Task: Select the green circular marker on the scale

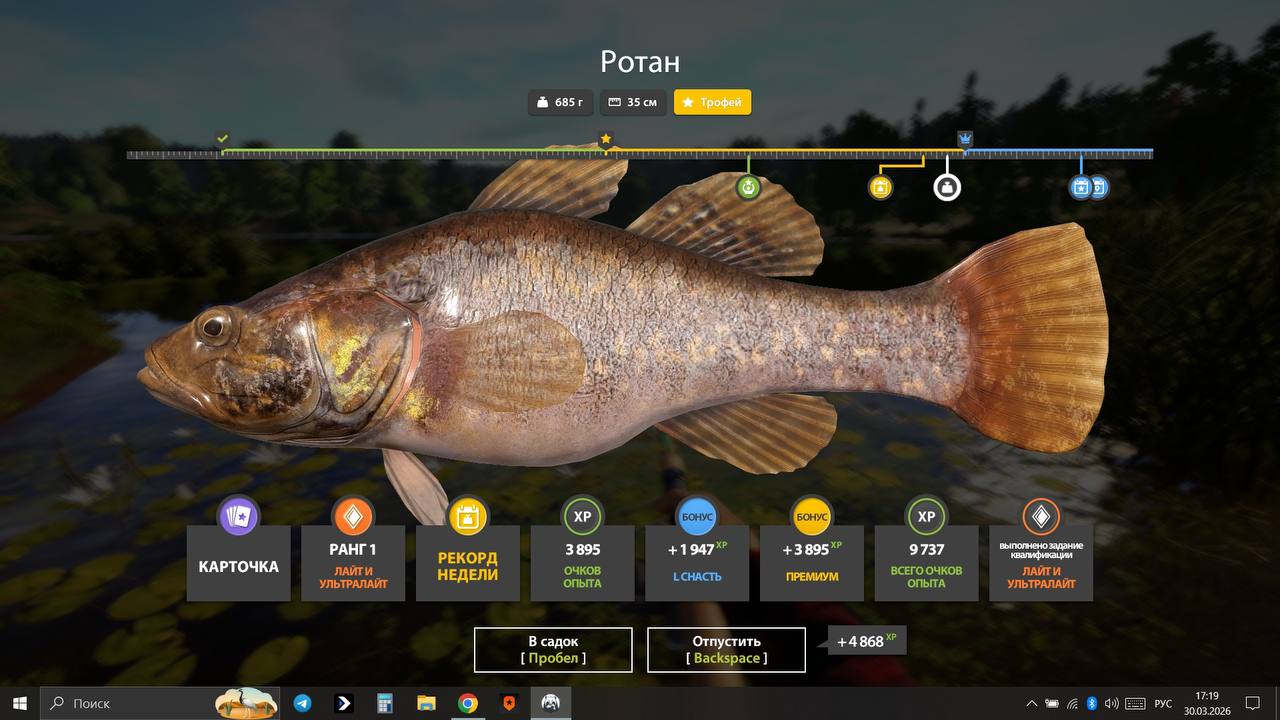Action: coord(748,187)
